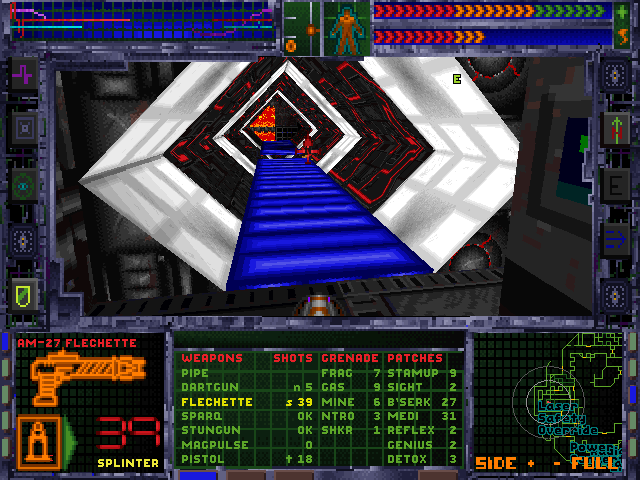Viewport: 640px width, 480px height.
Task: Apply the STAMUP patch entry
Action: (x=408, y=373)
